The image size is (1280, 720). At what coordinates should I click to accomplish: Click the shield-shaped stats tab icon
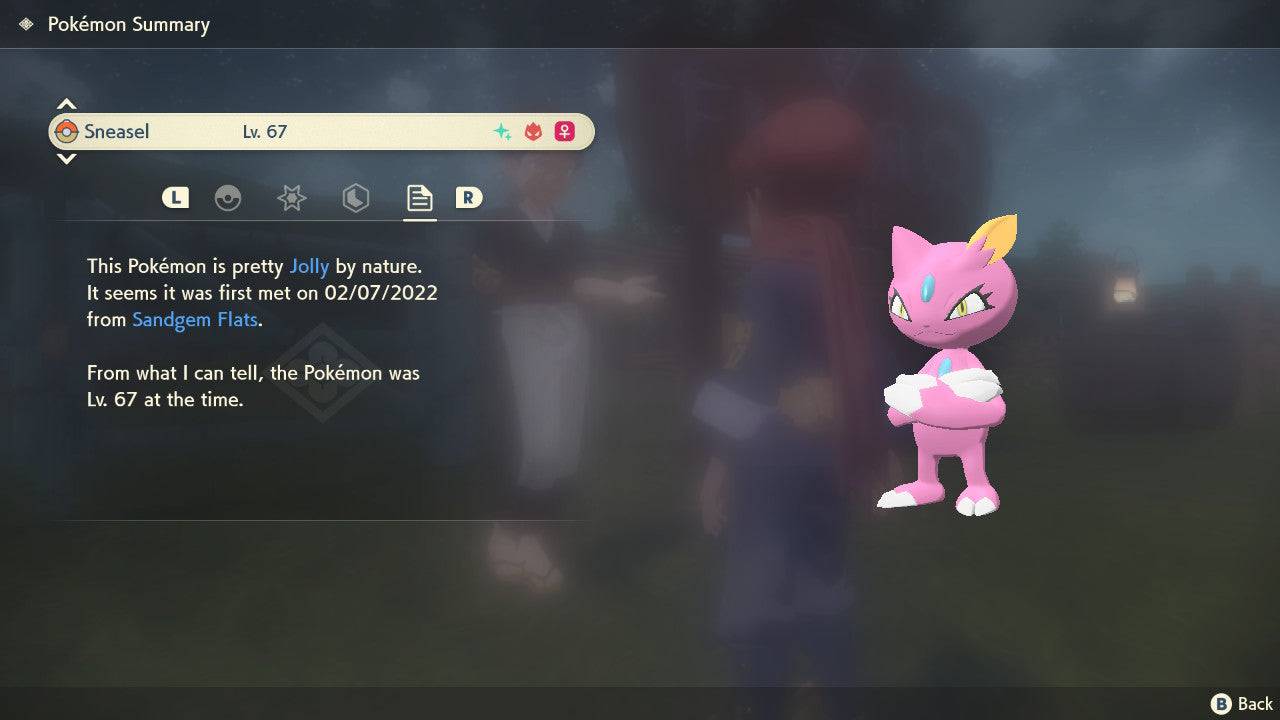pyautogui.click(x=355, y=198)
